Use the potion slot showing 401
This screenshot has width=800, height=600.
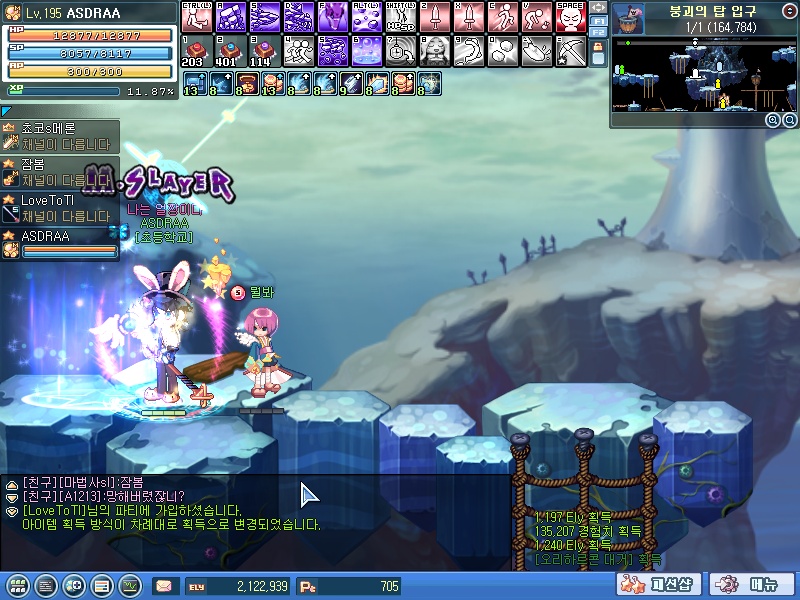[230, 50]
